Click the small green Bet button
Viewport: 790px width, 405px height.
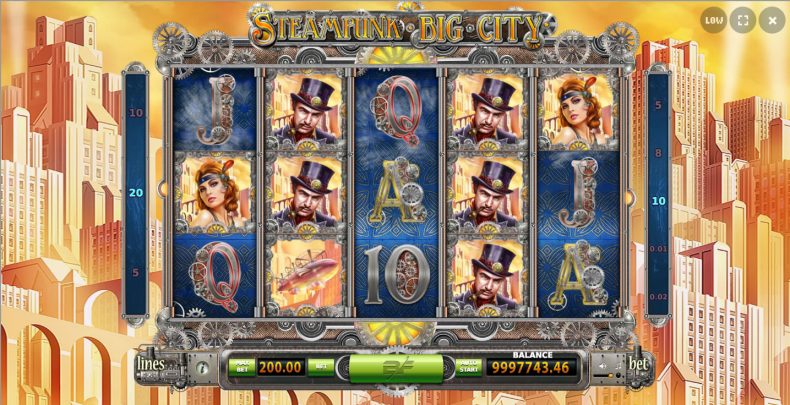[320, 367]
